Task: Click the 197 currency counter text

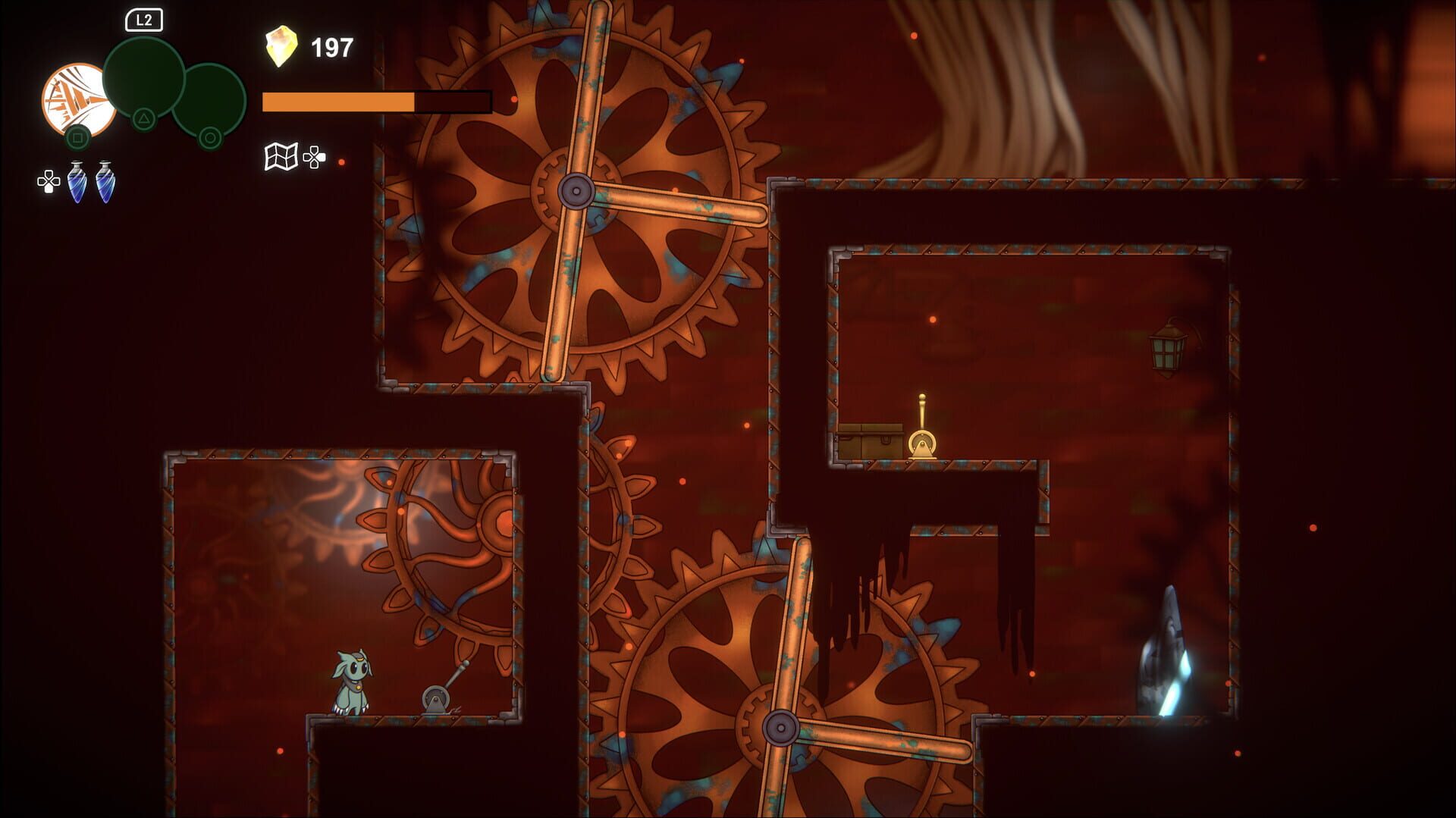Action: point(330,47)
